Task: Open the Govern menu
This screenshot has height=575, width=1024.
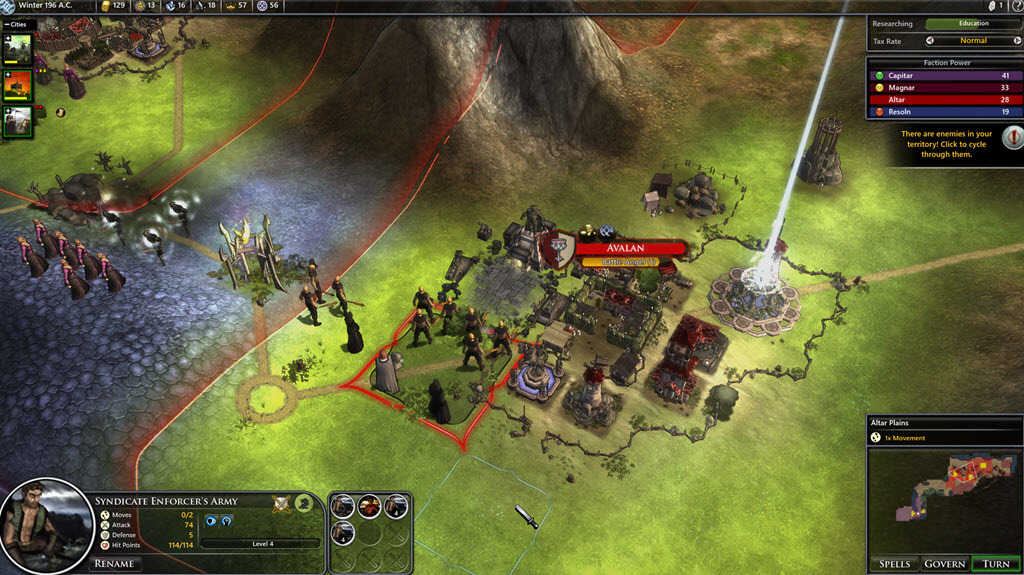Action: coord(944,564)
